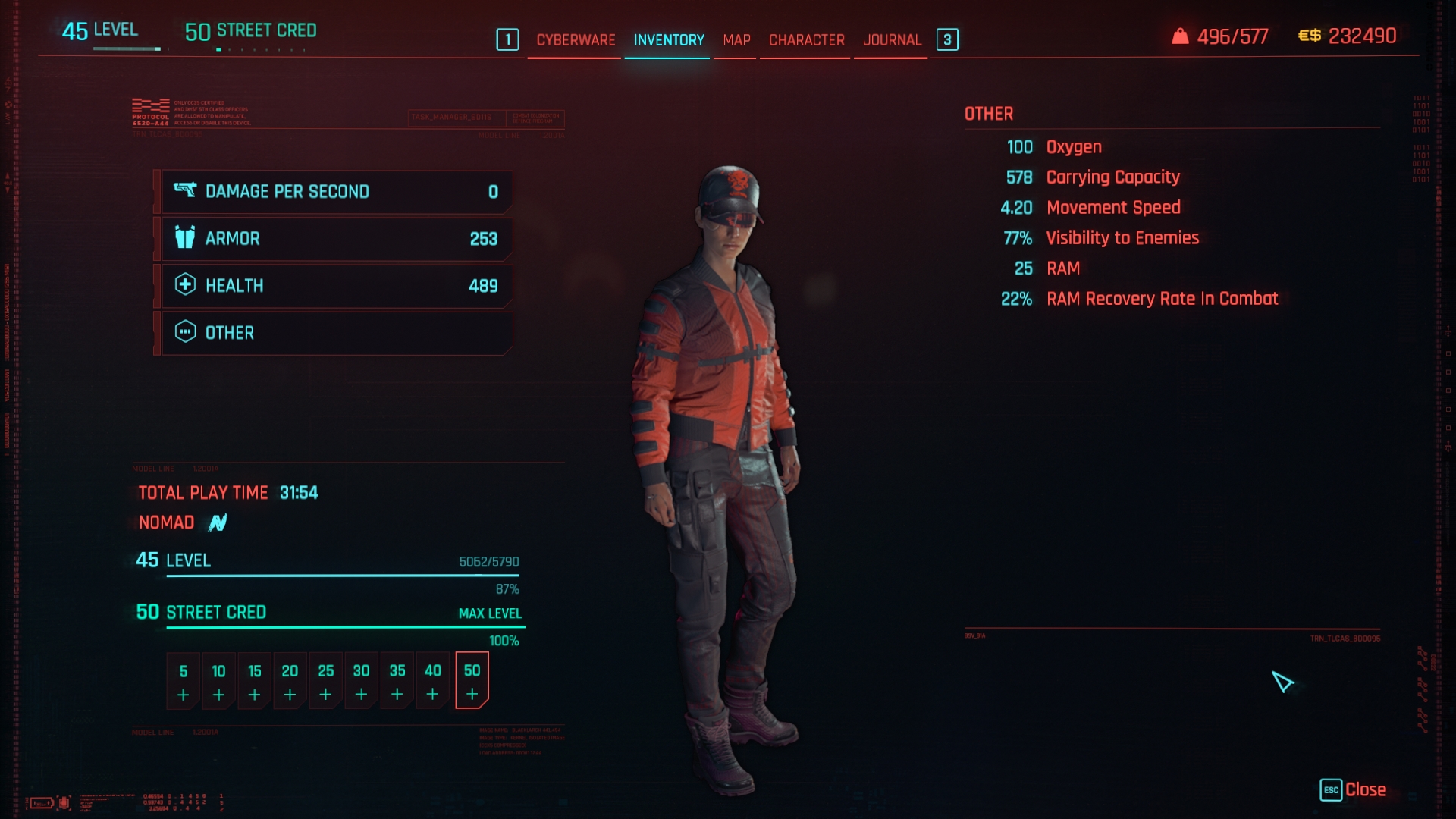Select Street Cred level 5 reward

click(183, 681)
